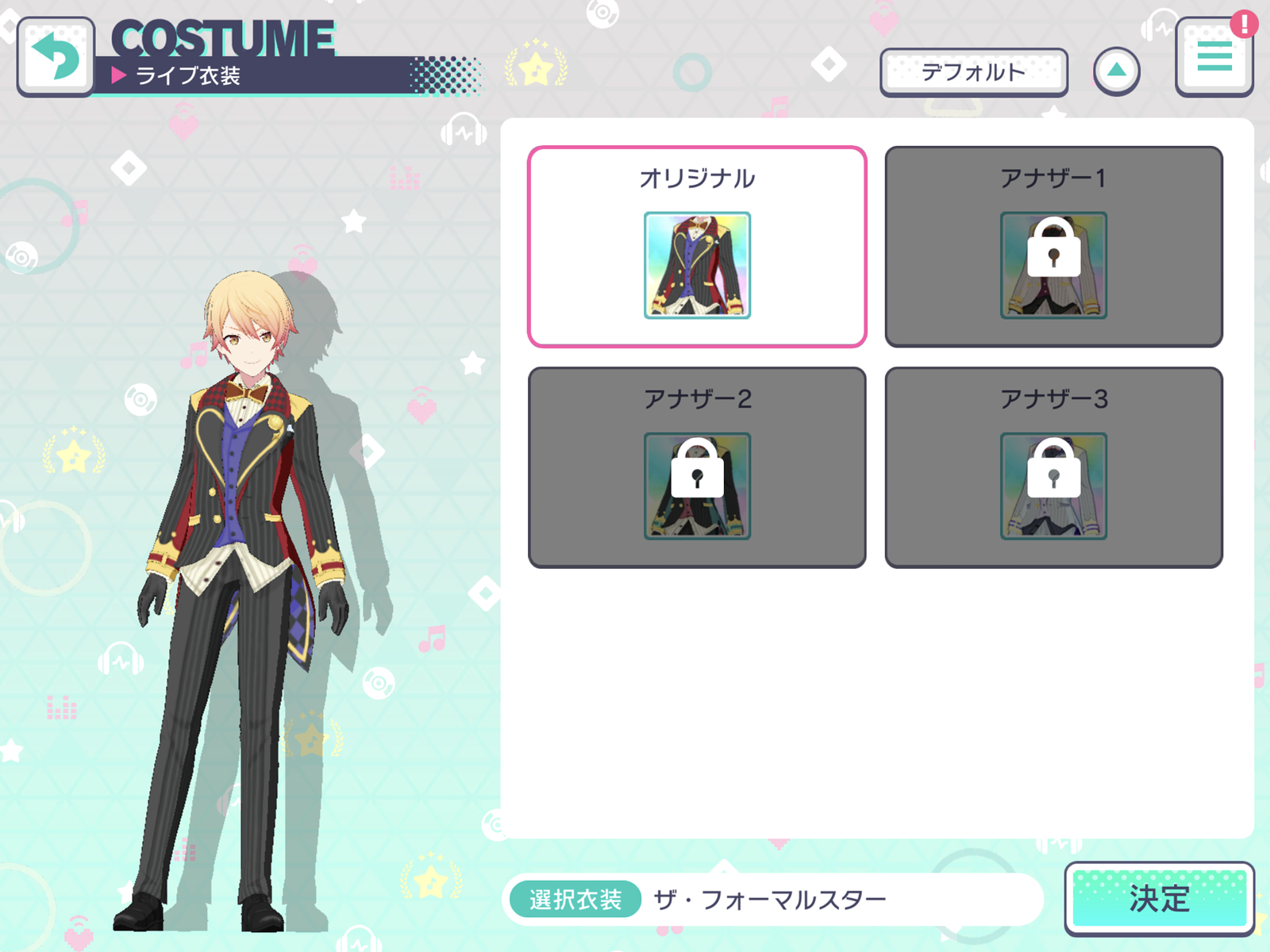Open the デフォルト dropdown selector
Screen dimensions: 1270x952
point(976,71)
